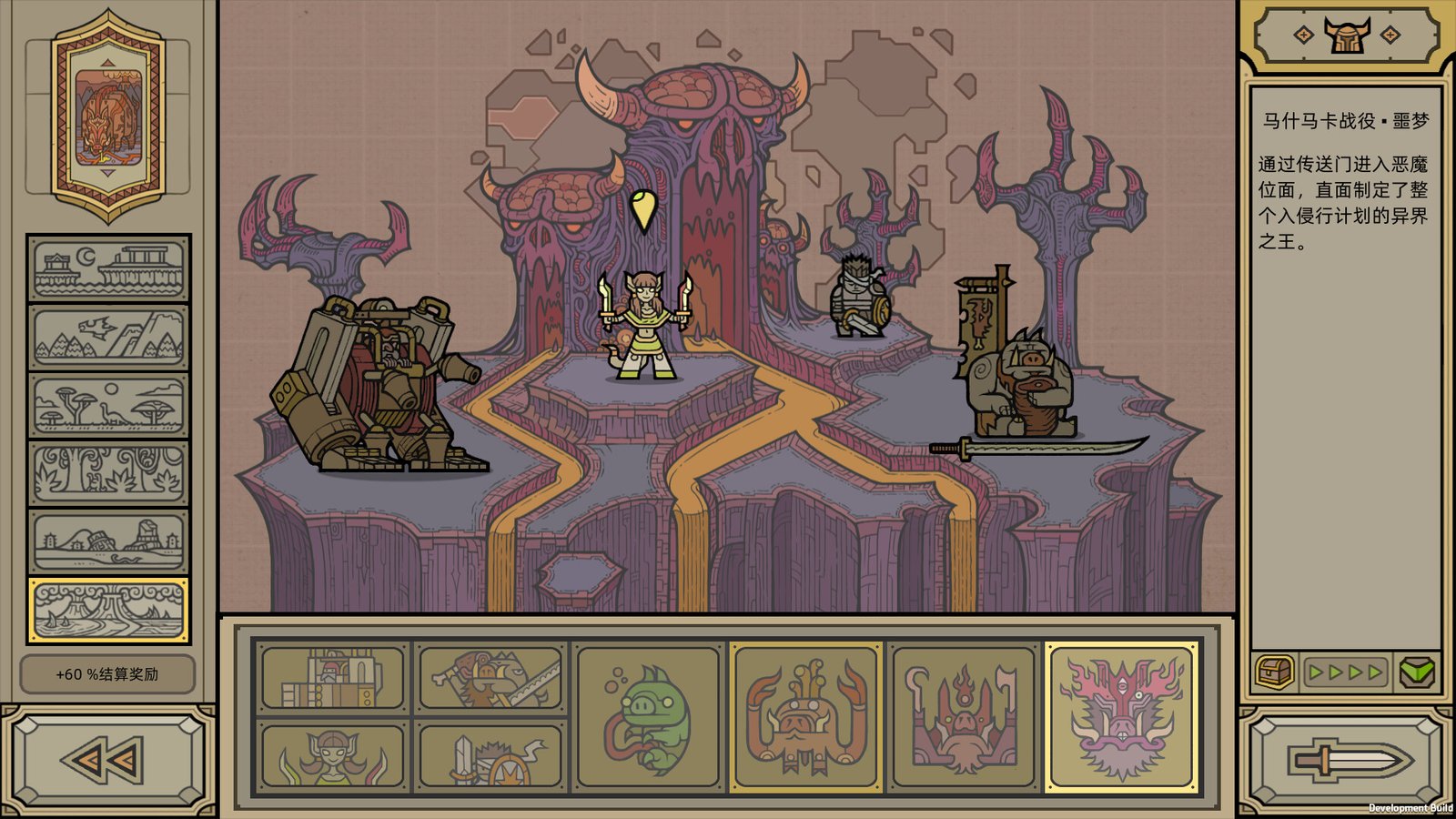Select the fortress icon in the enemy roster
This screenshot has width=1456, height=819.
332,678
